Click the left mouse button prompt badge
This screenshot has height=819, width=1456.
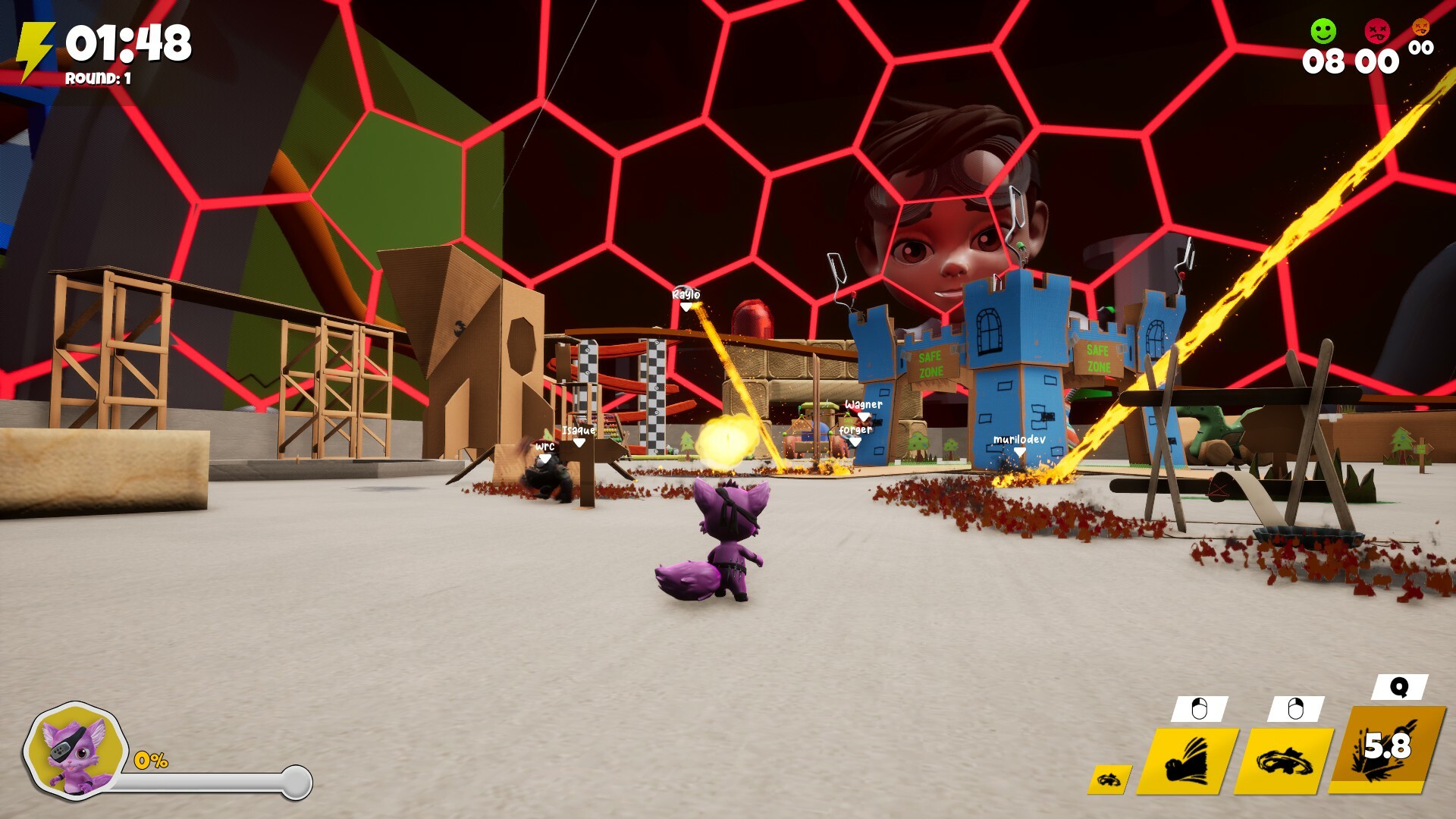(x=1200, y=708)
